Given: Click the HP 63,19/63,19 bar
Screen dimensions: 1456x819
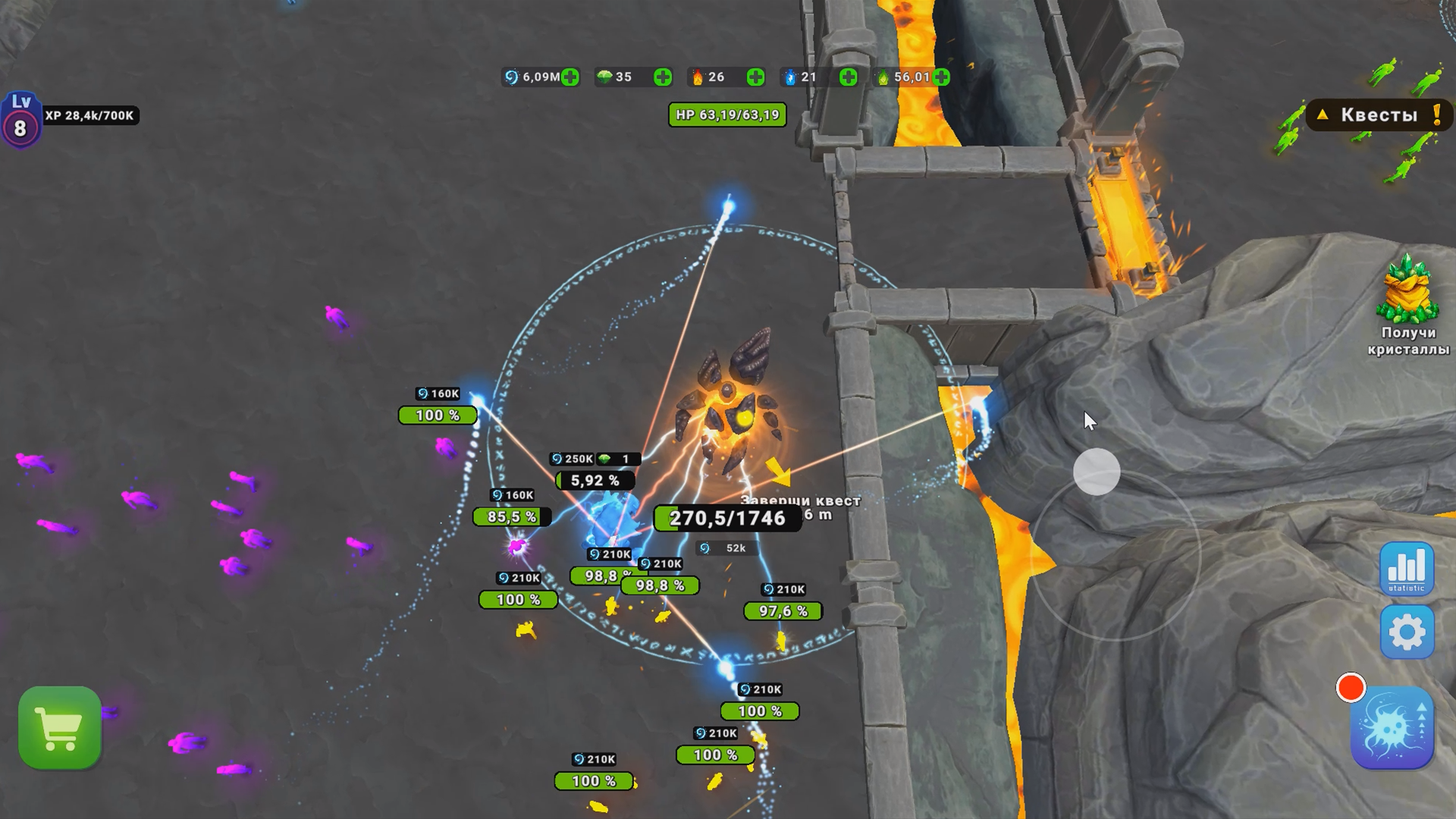Looking at the screenshot, I should 726,115.
